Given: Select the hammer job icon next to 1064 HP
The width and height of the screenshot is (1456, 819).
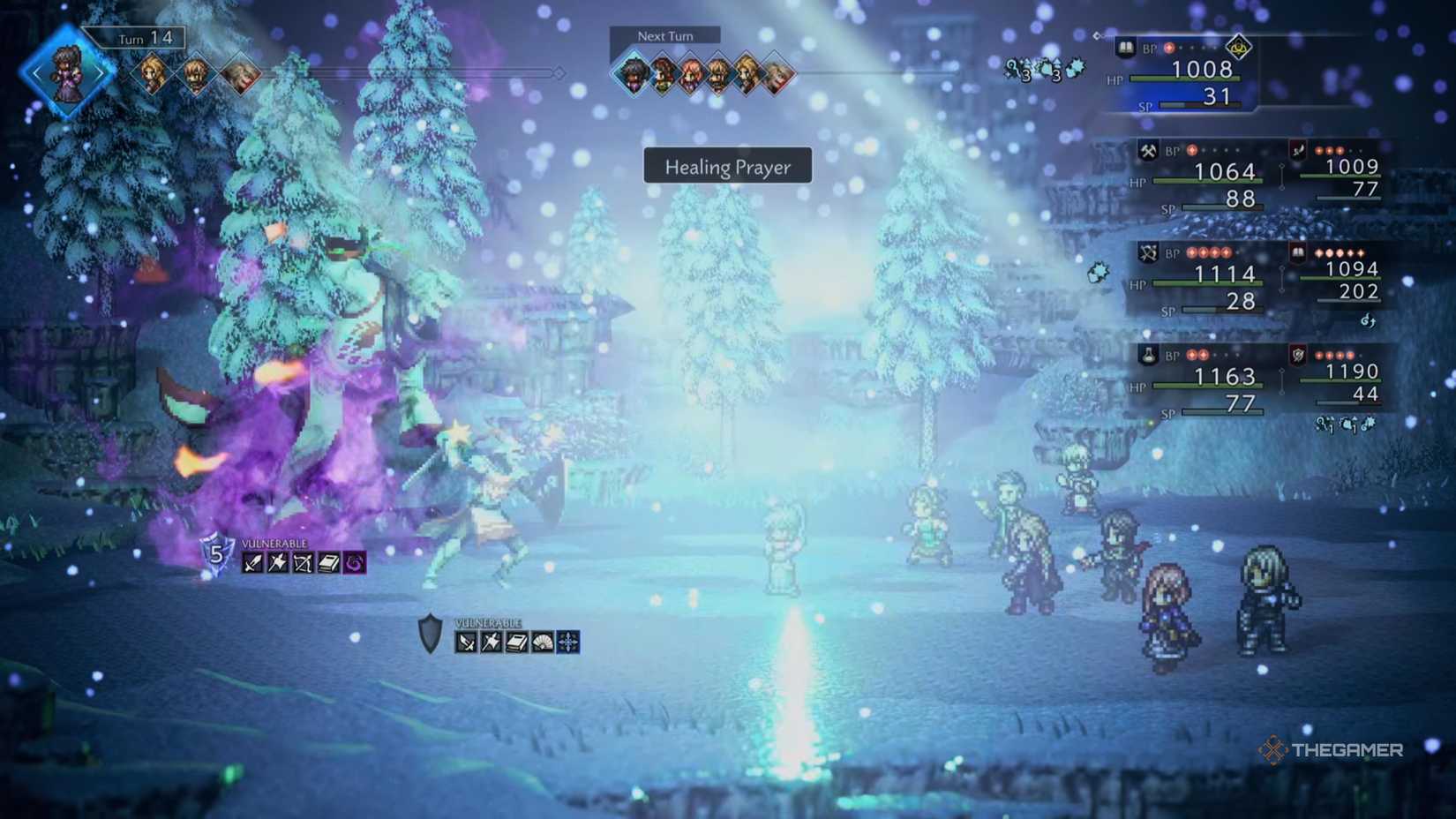Looking at the screenshot, I should tap(1147, 152).
